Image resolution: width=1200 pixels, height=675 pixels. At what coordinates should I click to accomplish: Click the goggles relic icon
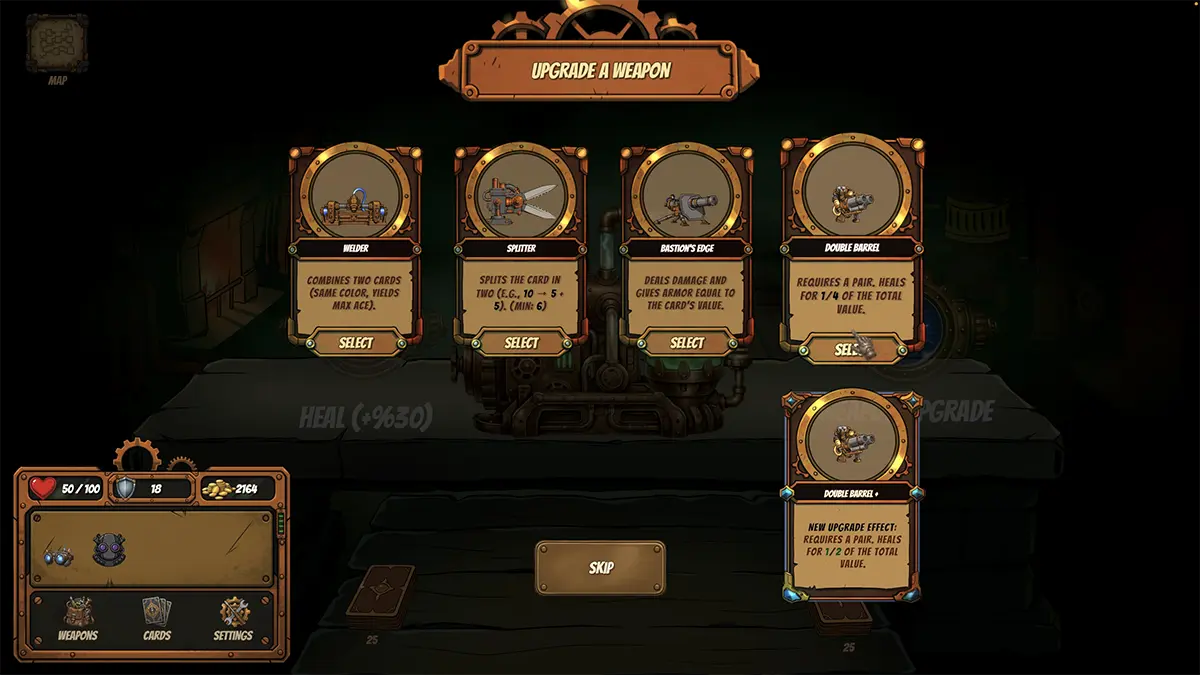[58, 555]
